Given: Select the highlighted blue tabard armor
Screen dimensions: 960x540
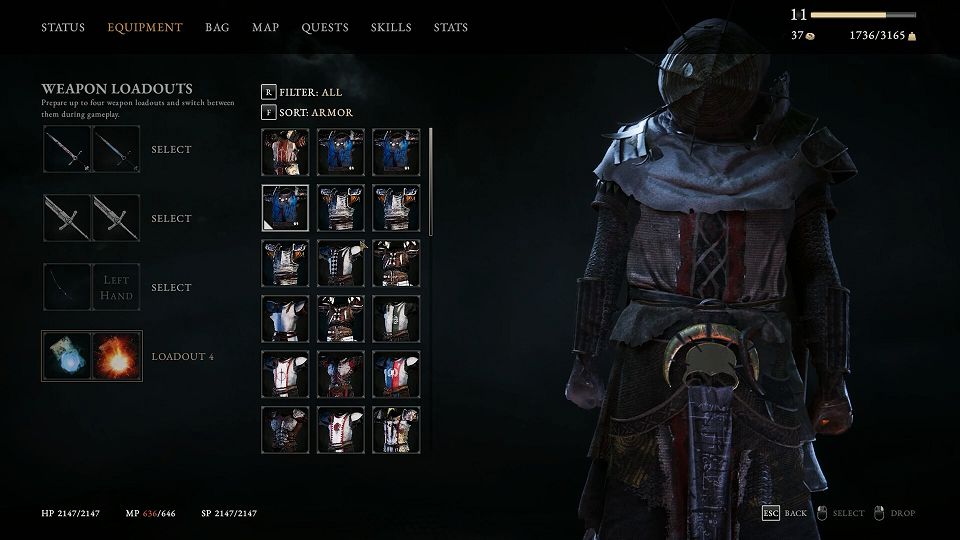Looking at the screenshot, I should pos(285,208).
